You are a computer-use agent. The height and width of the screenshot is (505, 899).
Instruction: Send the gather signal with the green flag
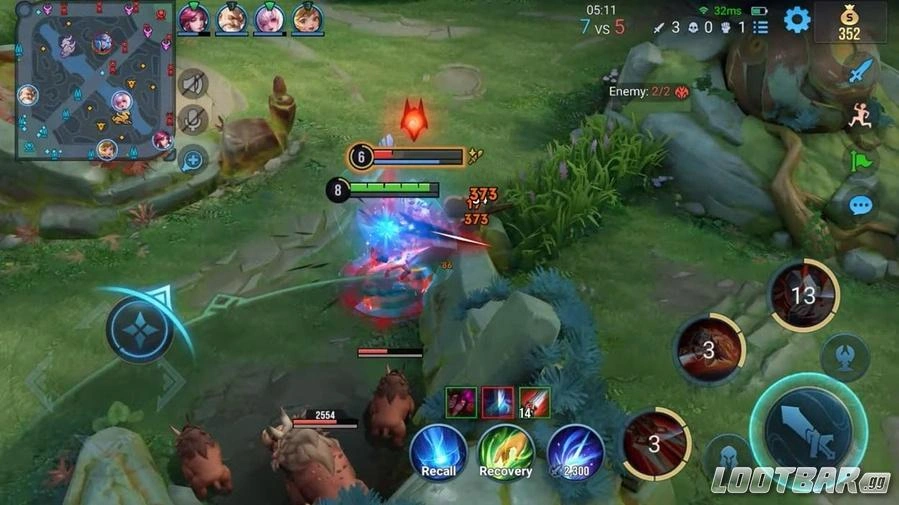(860, 161)
